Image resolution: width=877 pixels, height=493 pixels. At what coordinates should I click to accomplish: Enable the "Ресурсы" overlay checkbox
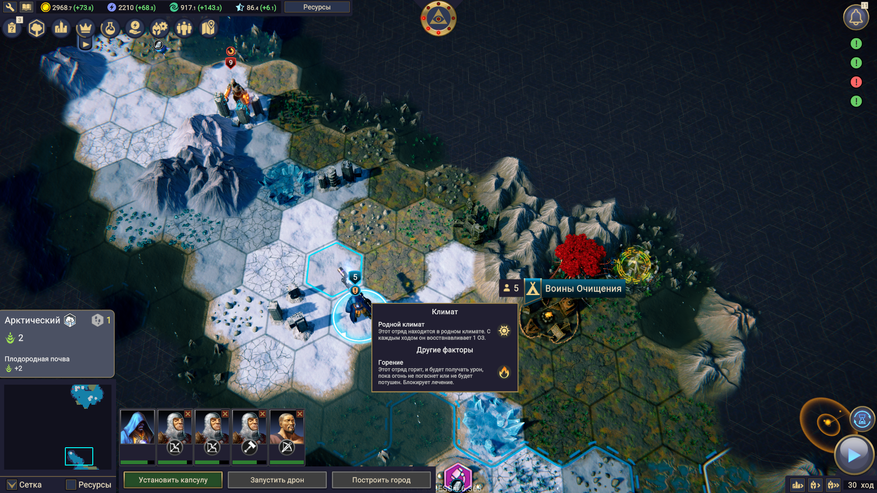coord(72,485)
